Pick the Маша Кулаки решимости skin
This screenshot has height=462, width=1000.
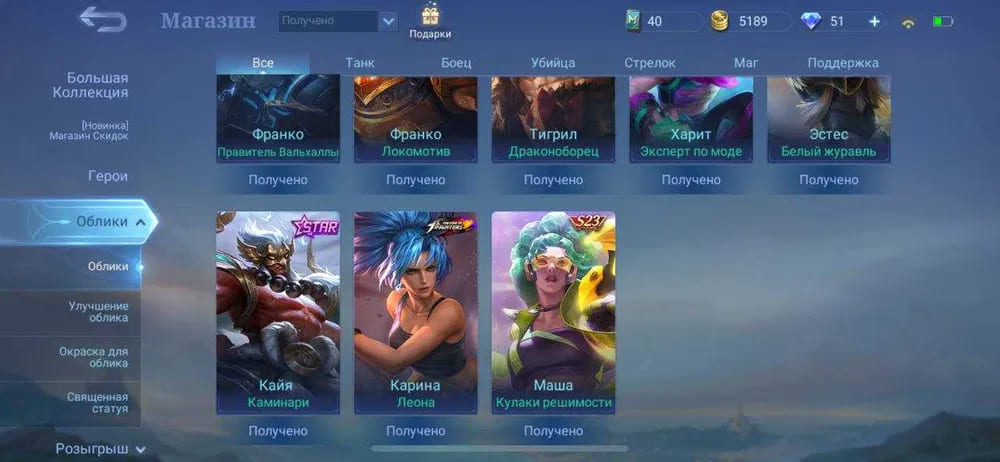[553, 312]
